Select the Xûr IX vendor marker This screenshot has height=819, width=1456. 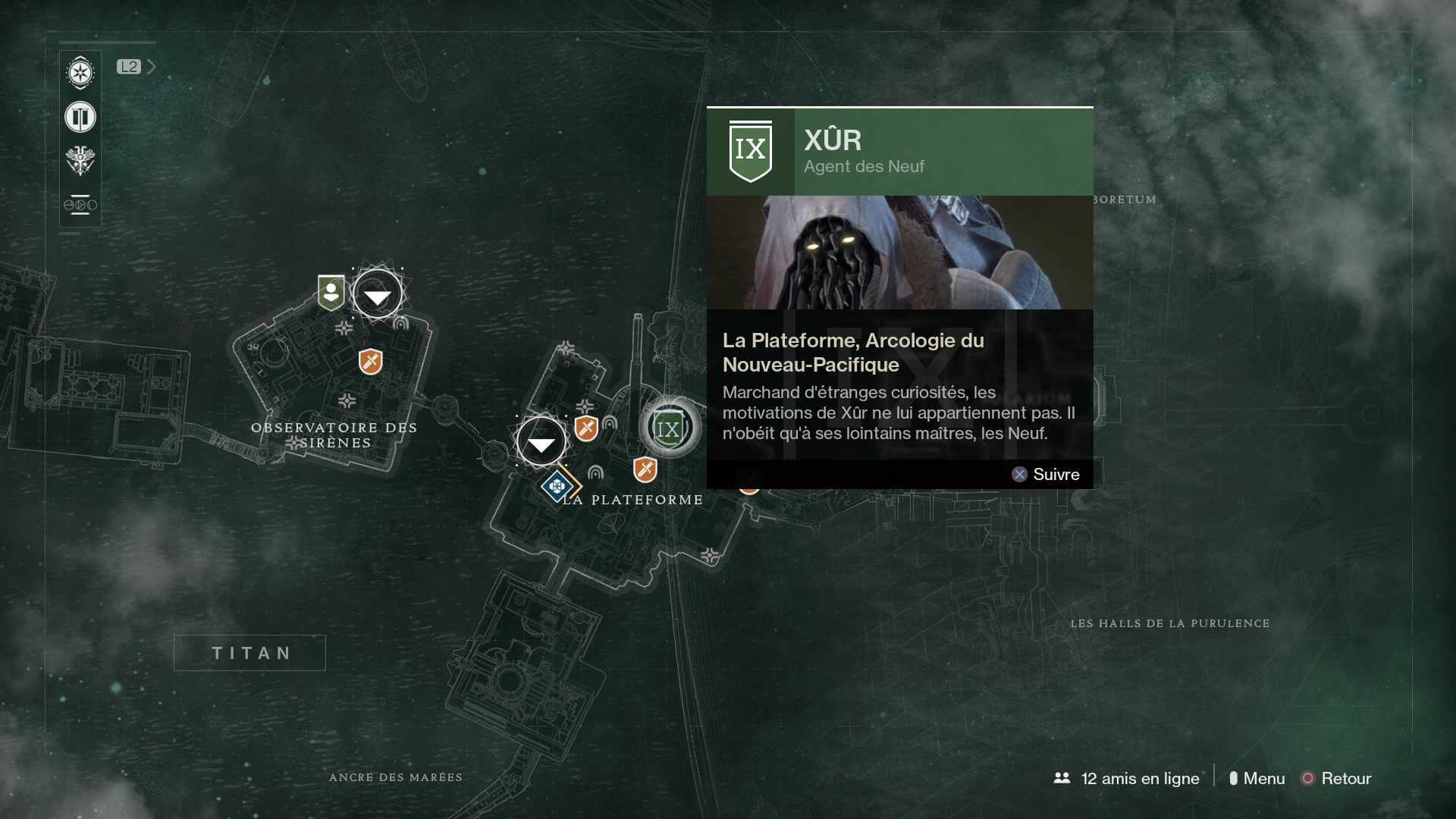pyautogui.click(x=668, y=428)
